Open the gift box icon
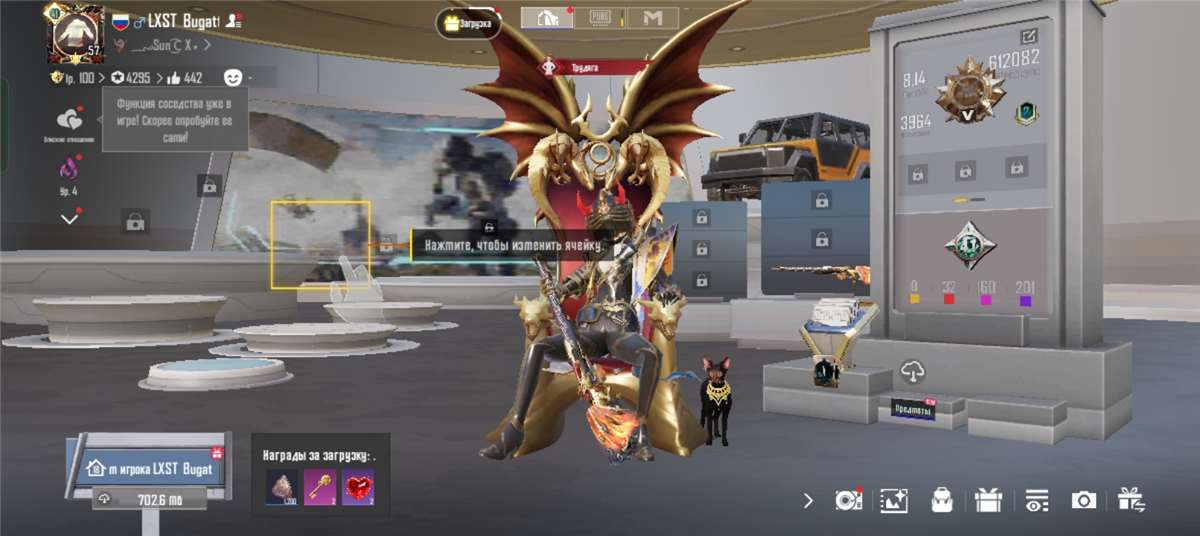1200x536 pixels. 989,500
